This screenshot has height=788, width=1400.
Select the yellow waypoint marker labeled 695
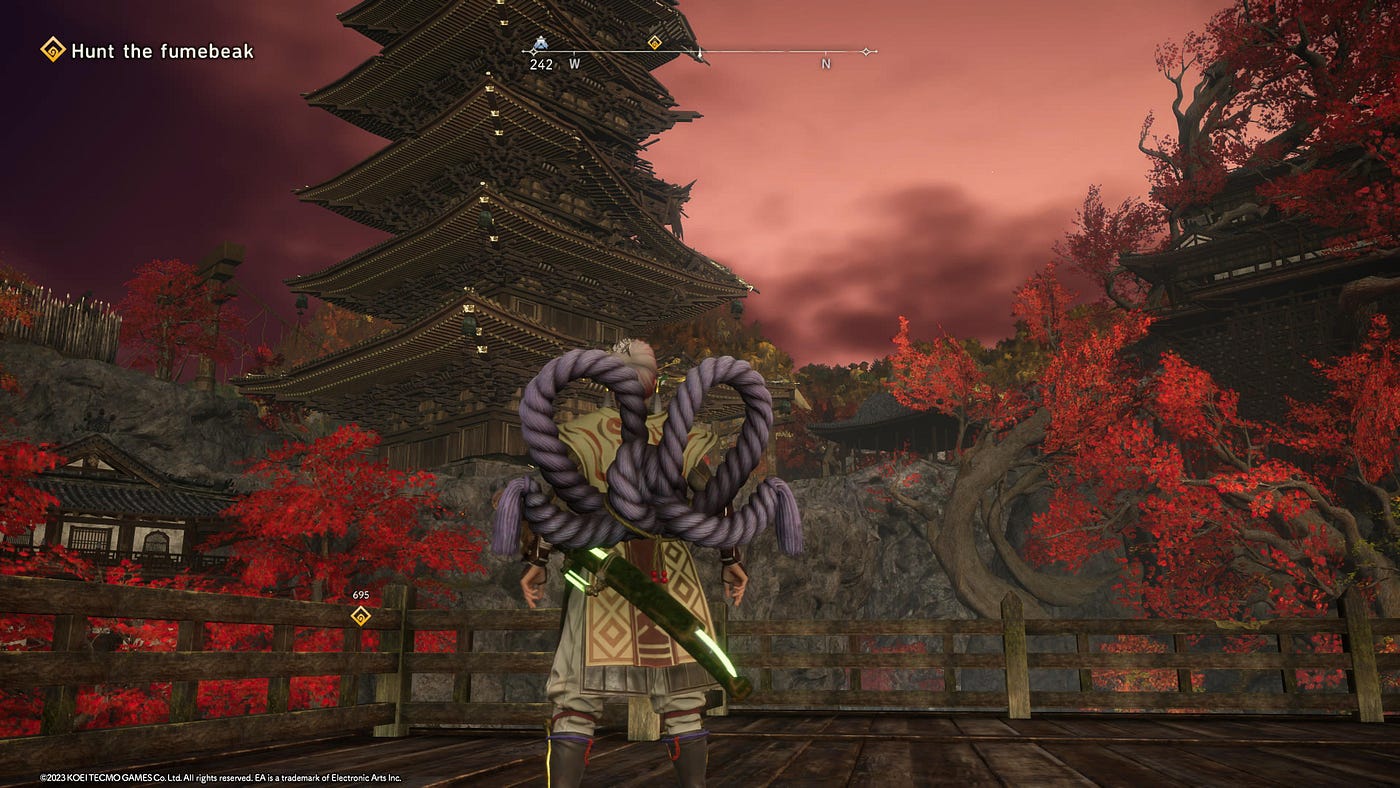pos(361,616)
